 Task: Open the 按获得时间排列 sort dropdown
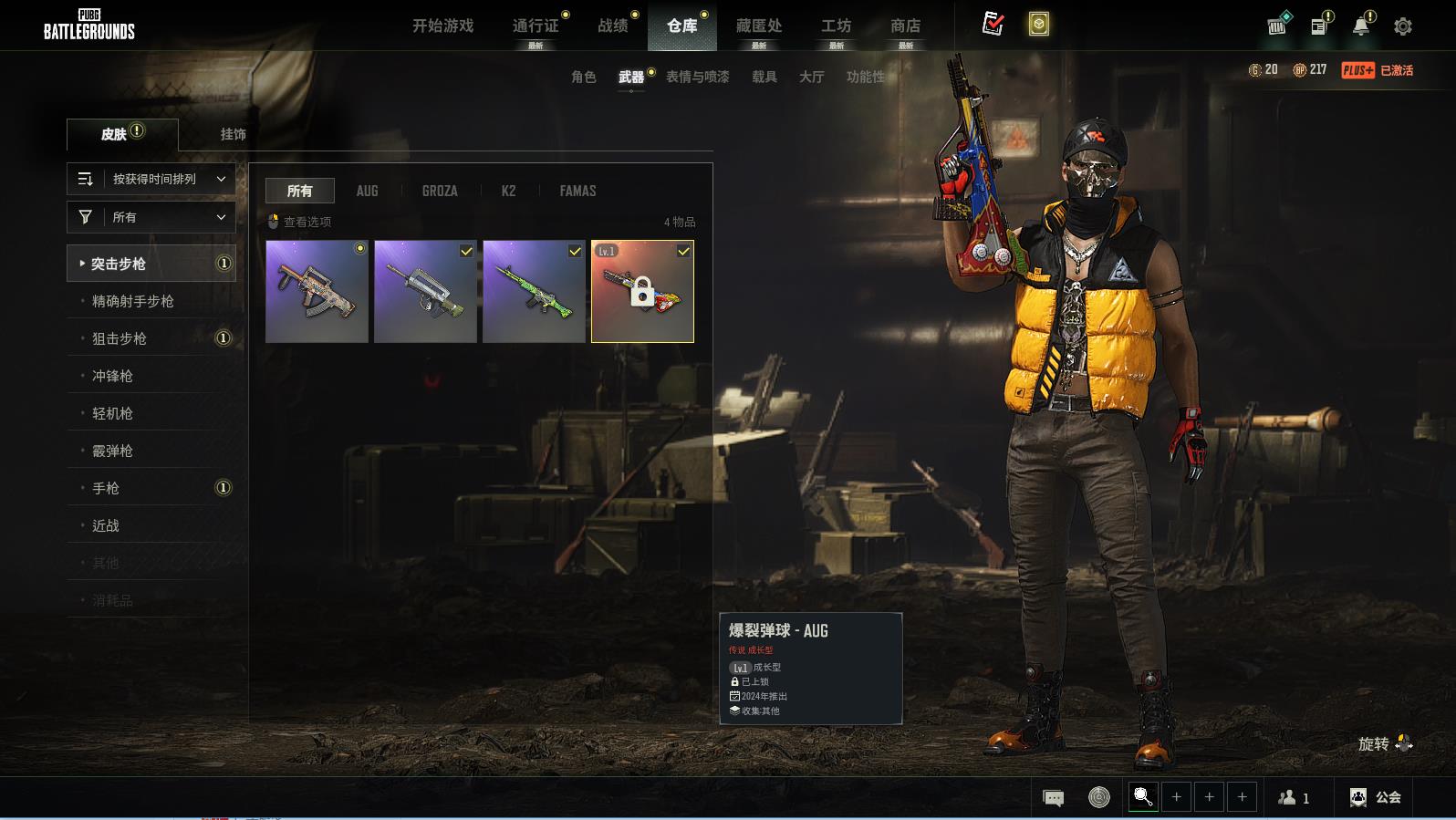click(x=151, y=179)
